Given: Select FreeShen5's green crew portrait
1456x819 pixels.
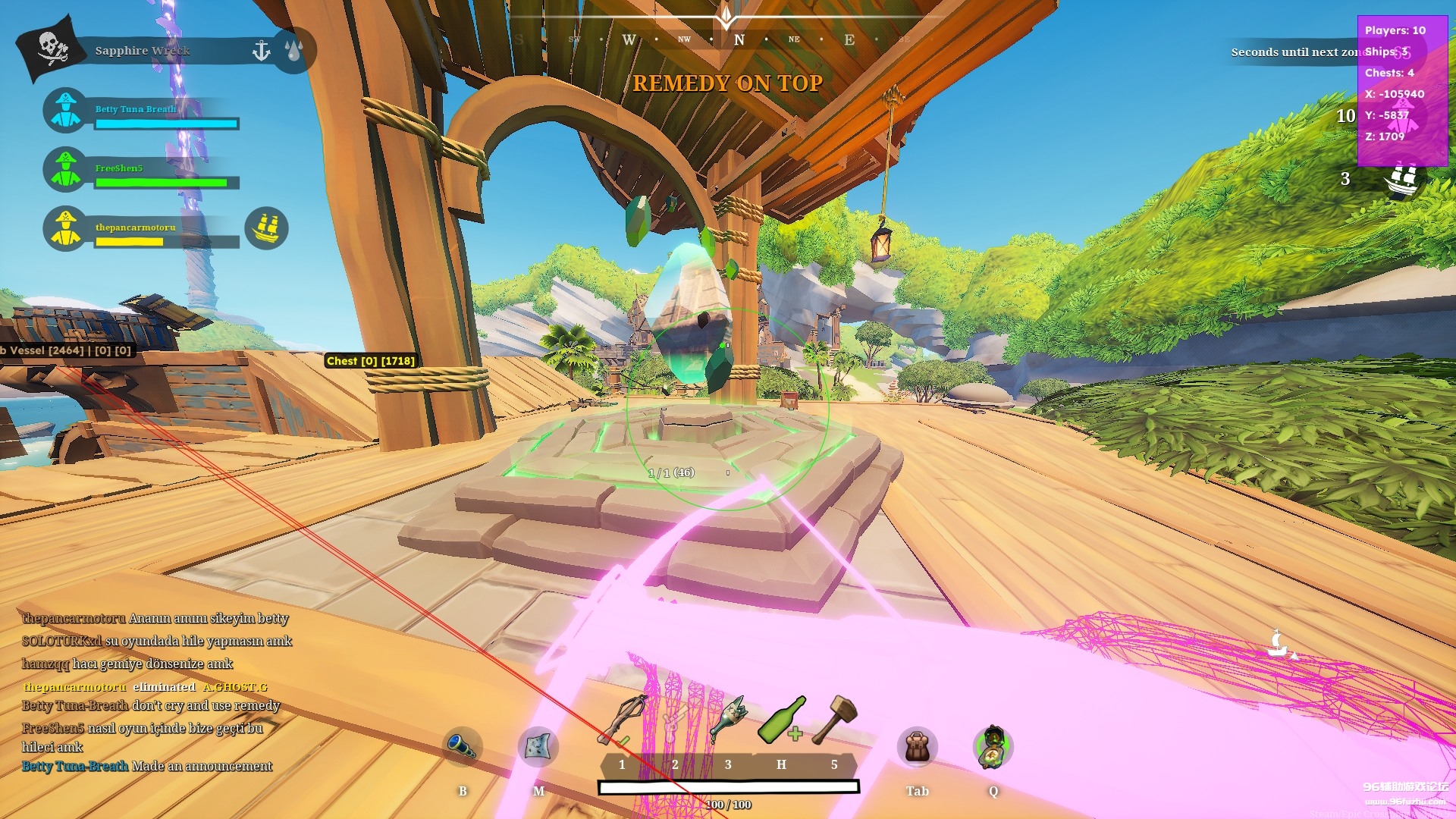Looking at the screenshot, I should point(66,169).
